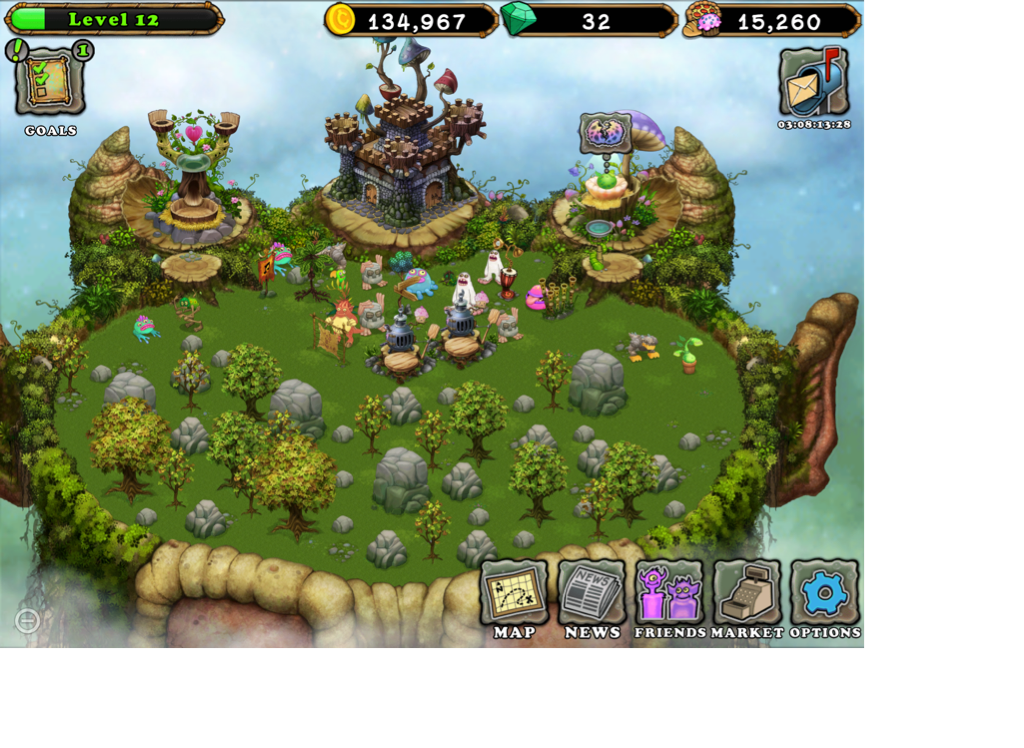
Task: Open the Options gear menu
Action: pos(825,593)
